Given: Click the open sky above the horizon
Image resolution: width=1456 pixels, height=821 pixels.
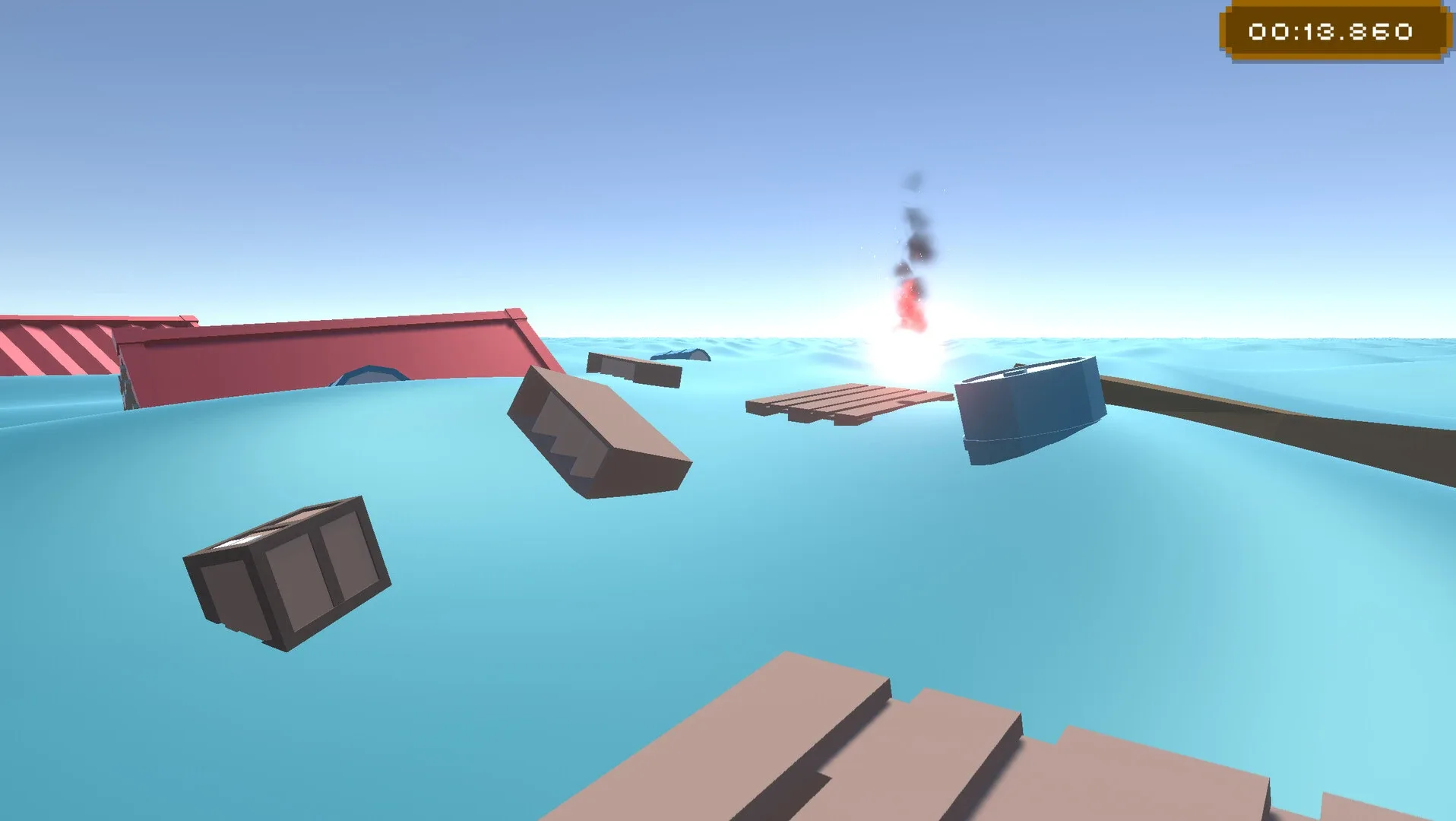Looking at the screenshot, I should (532, 152).
